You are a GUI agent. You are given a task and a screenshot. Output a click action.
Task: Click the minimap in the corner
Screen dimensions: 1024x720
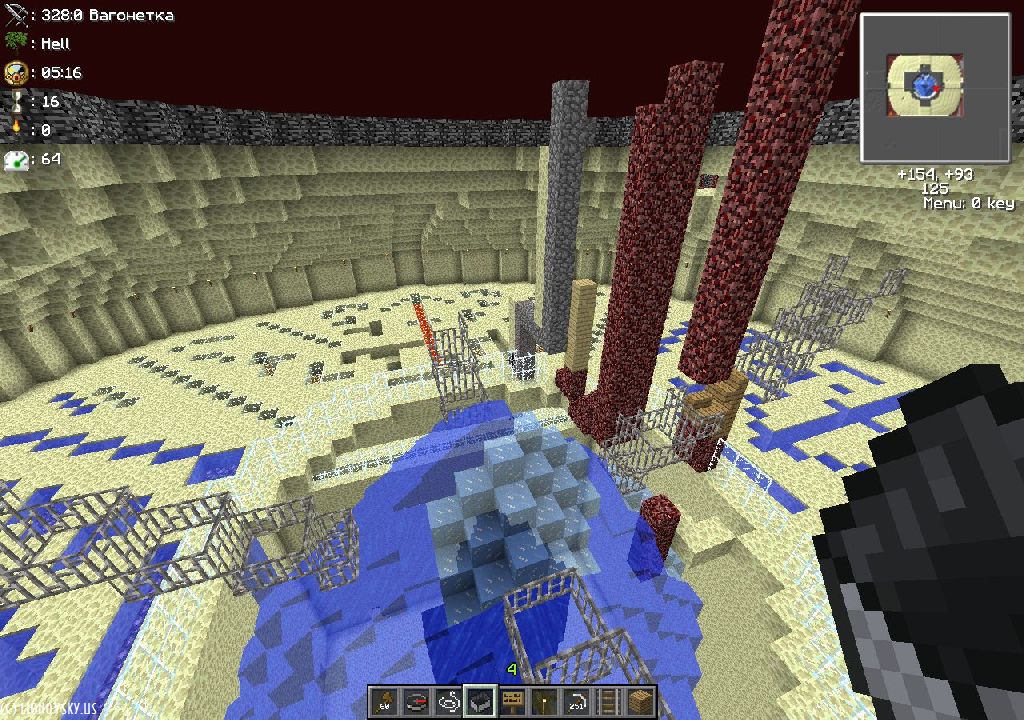[922, 88]
